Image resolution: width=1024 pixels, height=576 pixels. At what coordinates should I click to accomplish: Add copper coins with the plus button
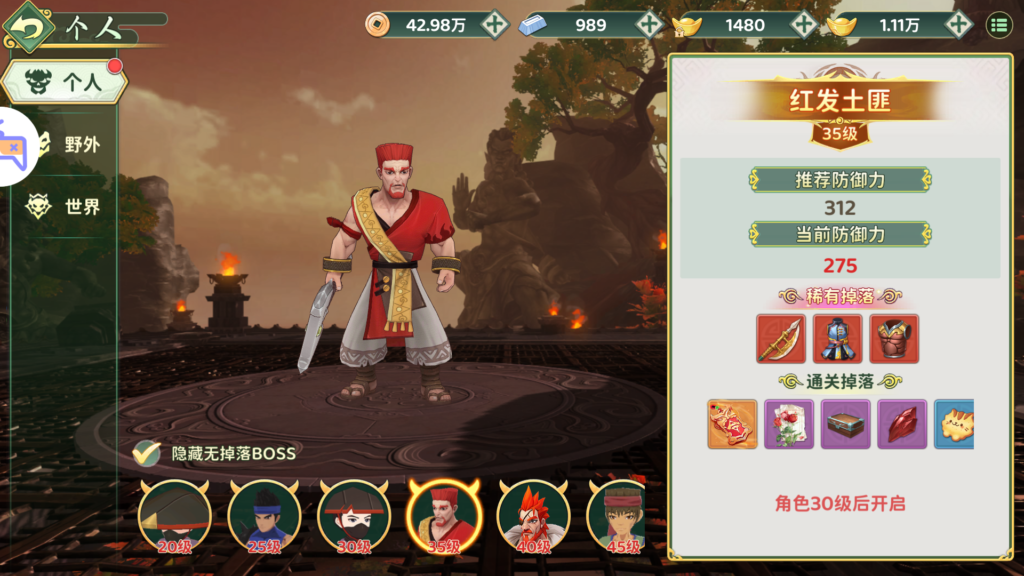click(494, 25)
